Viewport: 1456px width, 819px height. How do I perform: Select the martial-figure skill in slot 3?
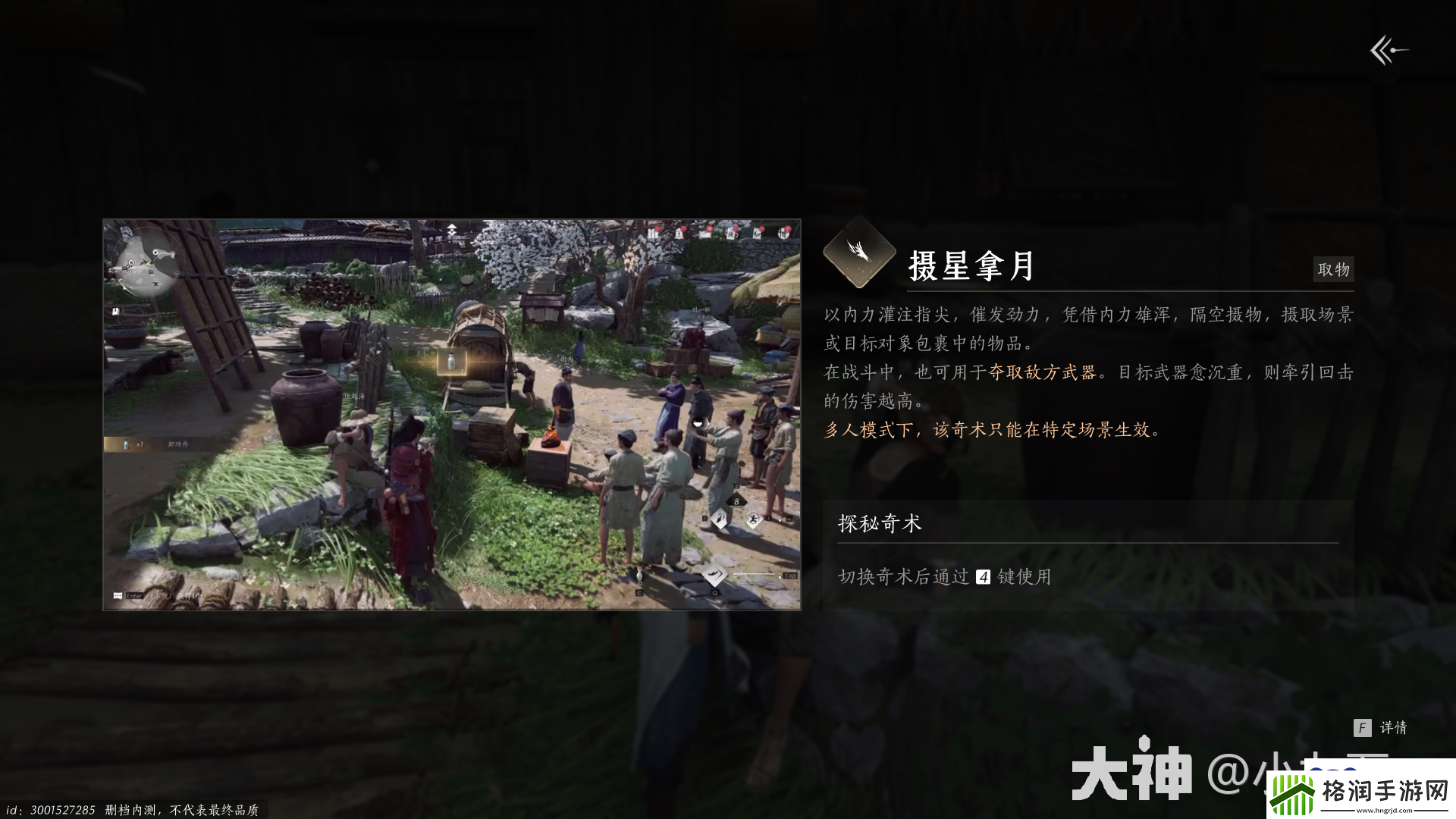(x=753, y=519)
